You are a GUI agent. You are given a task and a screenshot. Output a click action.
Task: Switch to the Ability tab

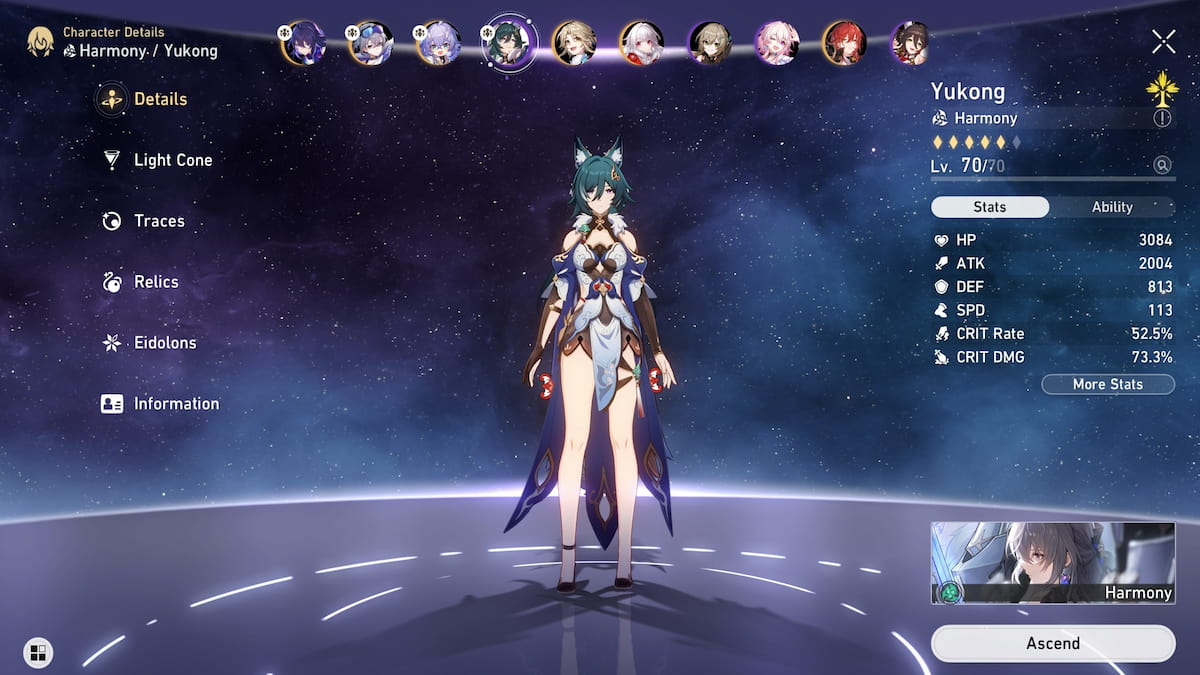(x=1111, y=207)
